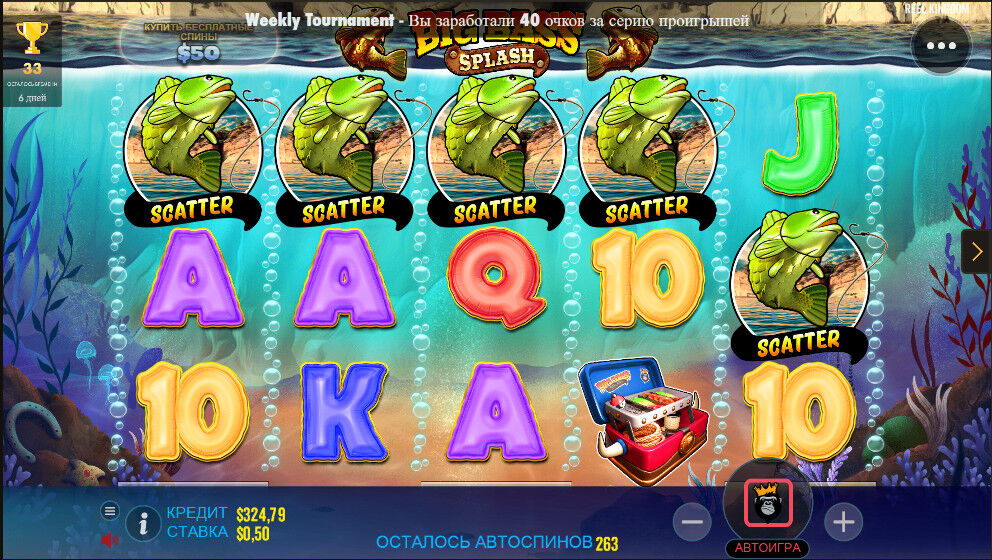Buy free spins for $50
The height and width of the screenshot is (560, 992).
[198, 42]
